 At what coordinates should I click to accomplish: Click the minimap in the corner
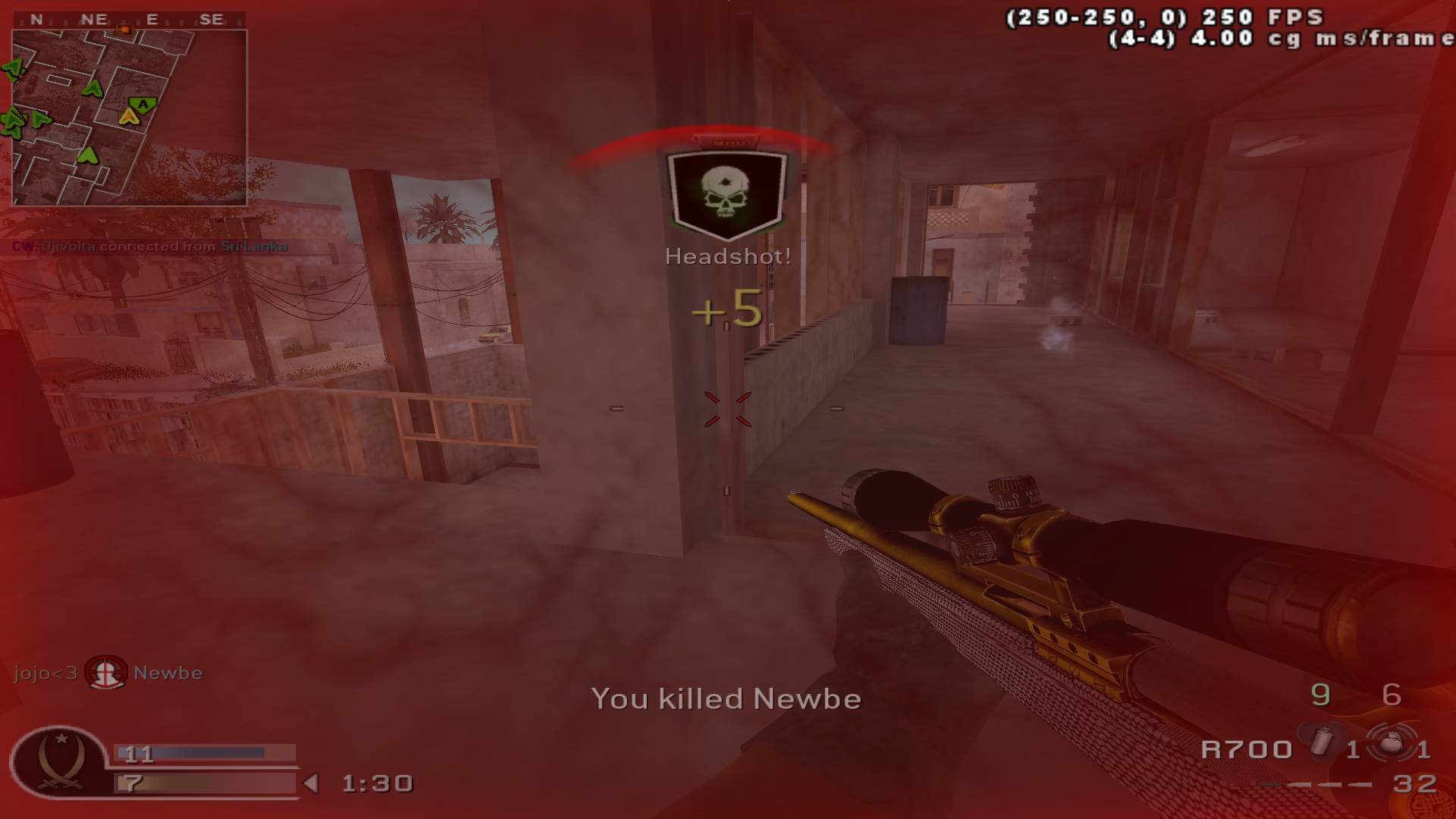pyautogui.click(x=129, y=118)
